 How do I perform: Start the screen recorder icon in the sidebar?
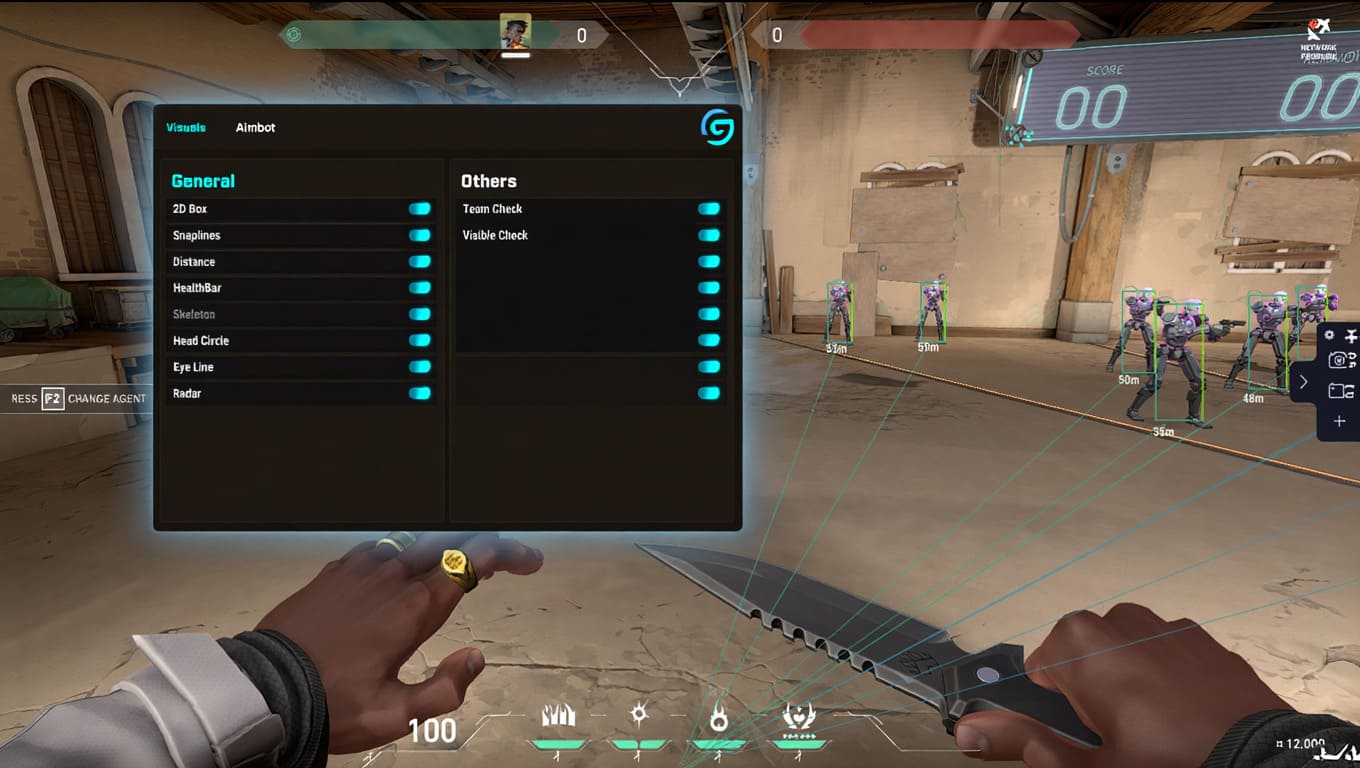1336,391
